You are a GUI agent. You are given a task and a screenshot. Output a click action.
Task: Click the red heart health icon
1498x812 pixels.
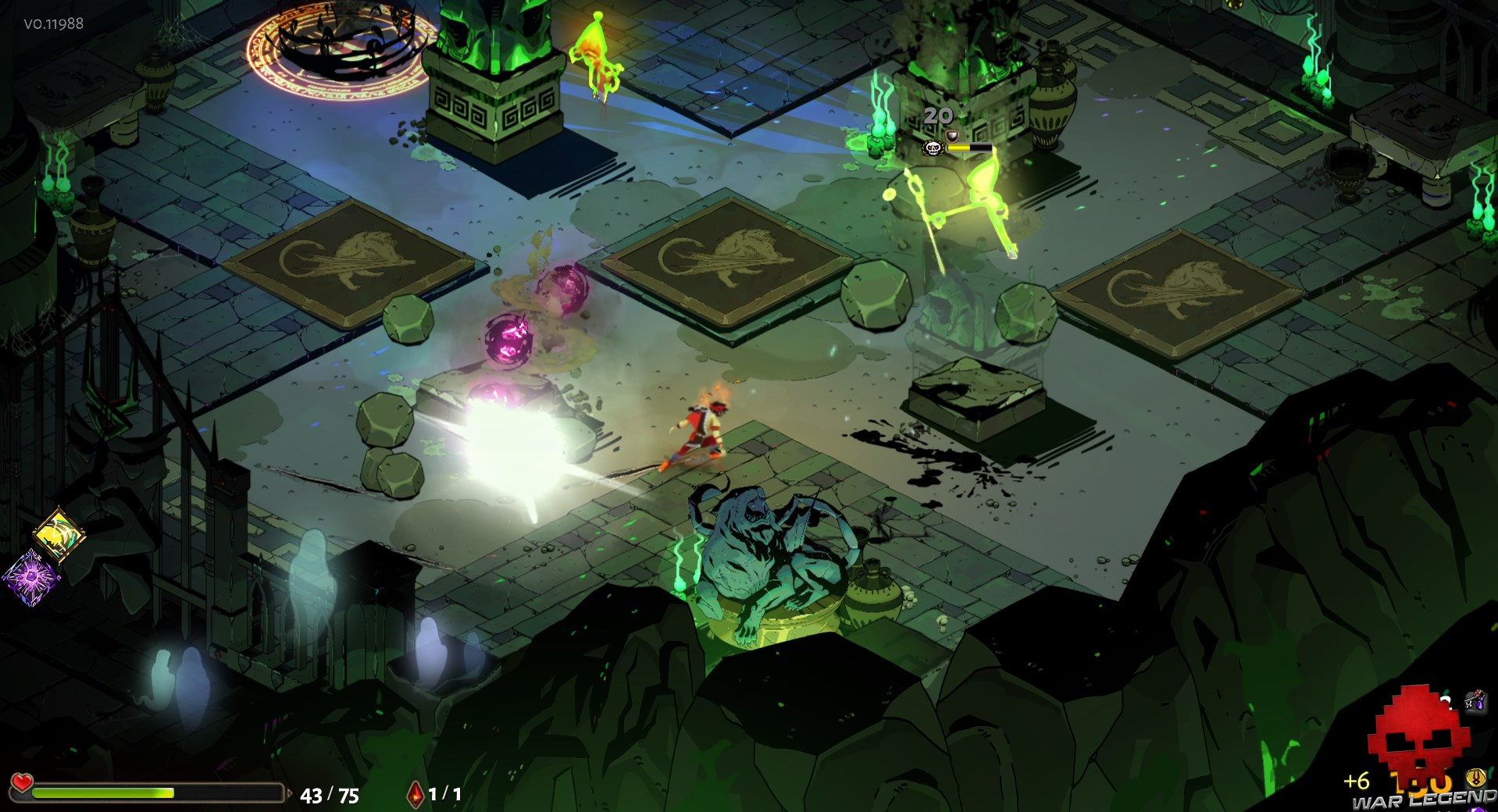tap(22, 782)
